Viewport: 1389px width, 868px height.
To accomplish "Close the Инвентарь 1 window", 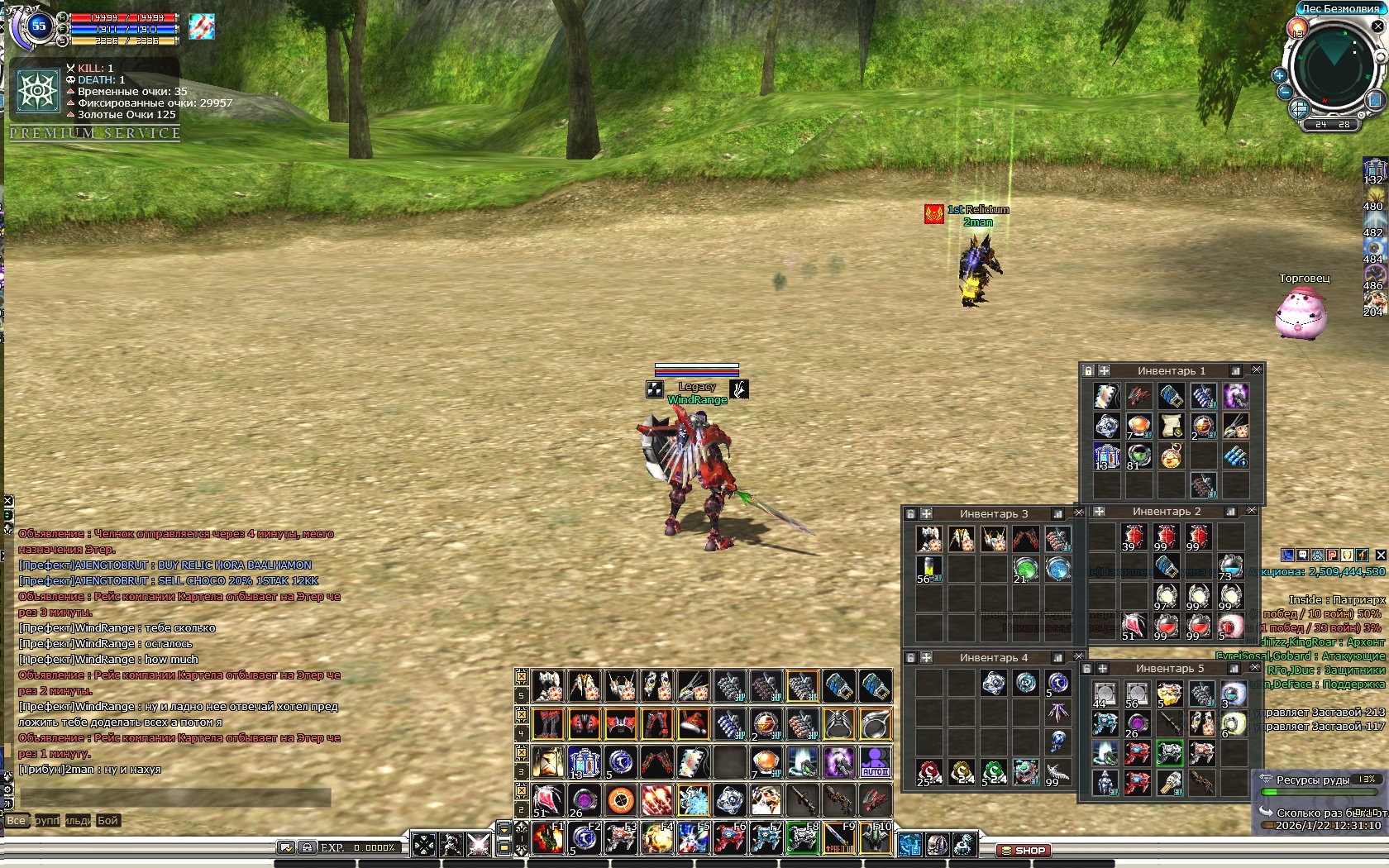I will click(x=1257, y=370).
